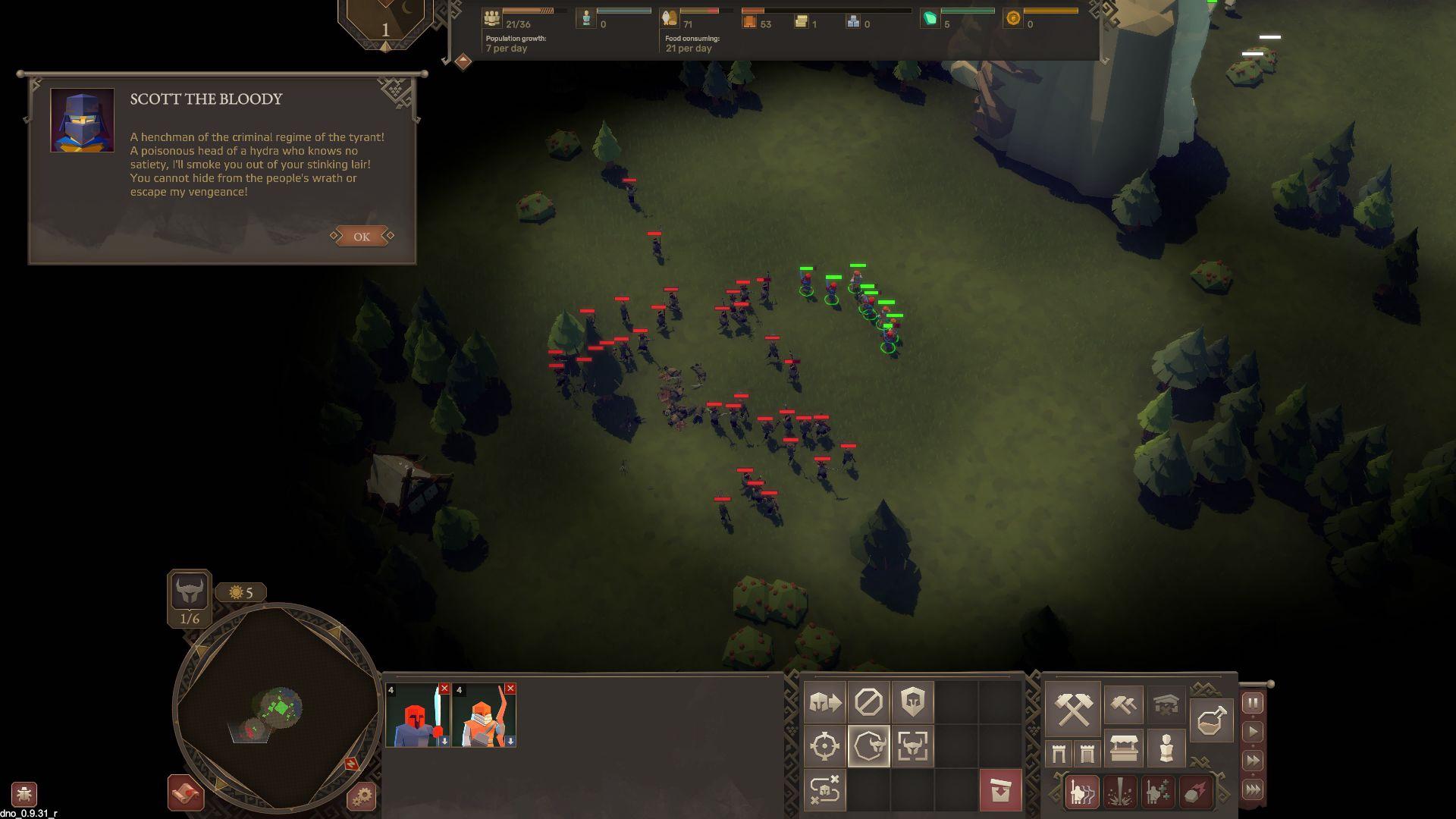Screen dimensions: 1456x819
Task: Click the minimap
Action: tap(276, 709)
